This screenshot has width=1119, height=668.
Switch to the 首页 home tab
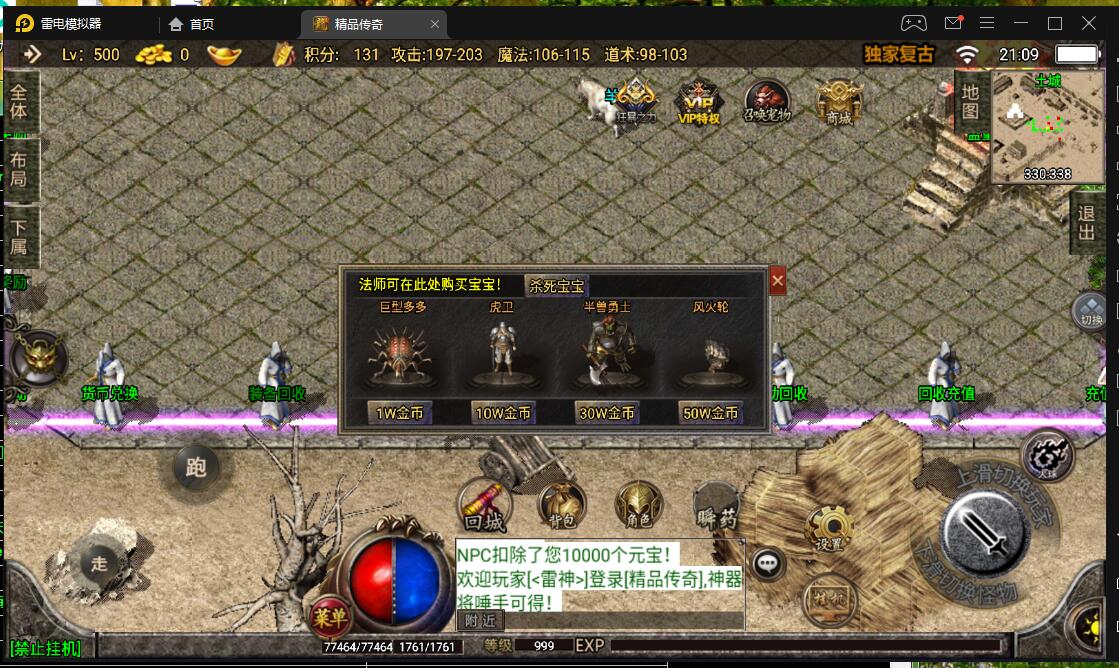pos(192,24)
